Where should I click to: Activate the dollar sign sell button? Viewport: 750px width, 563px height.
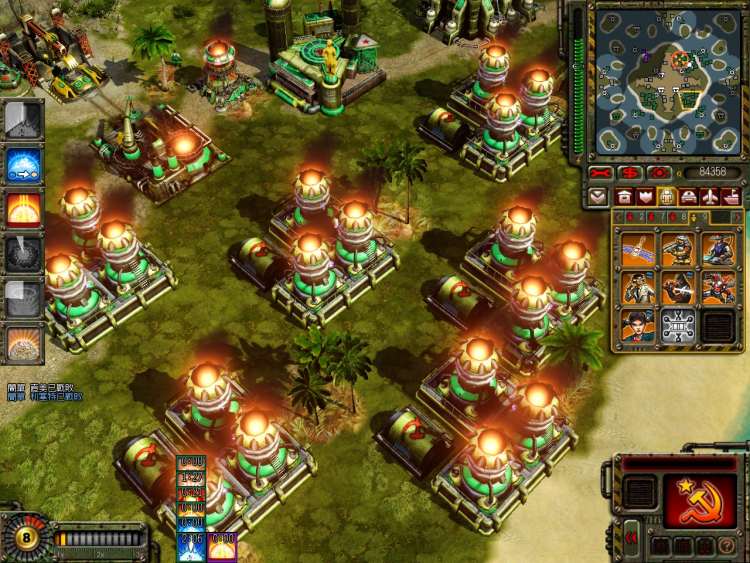tap(631, 173)
